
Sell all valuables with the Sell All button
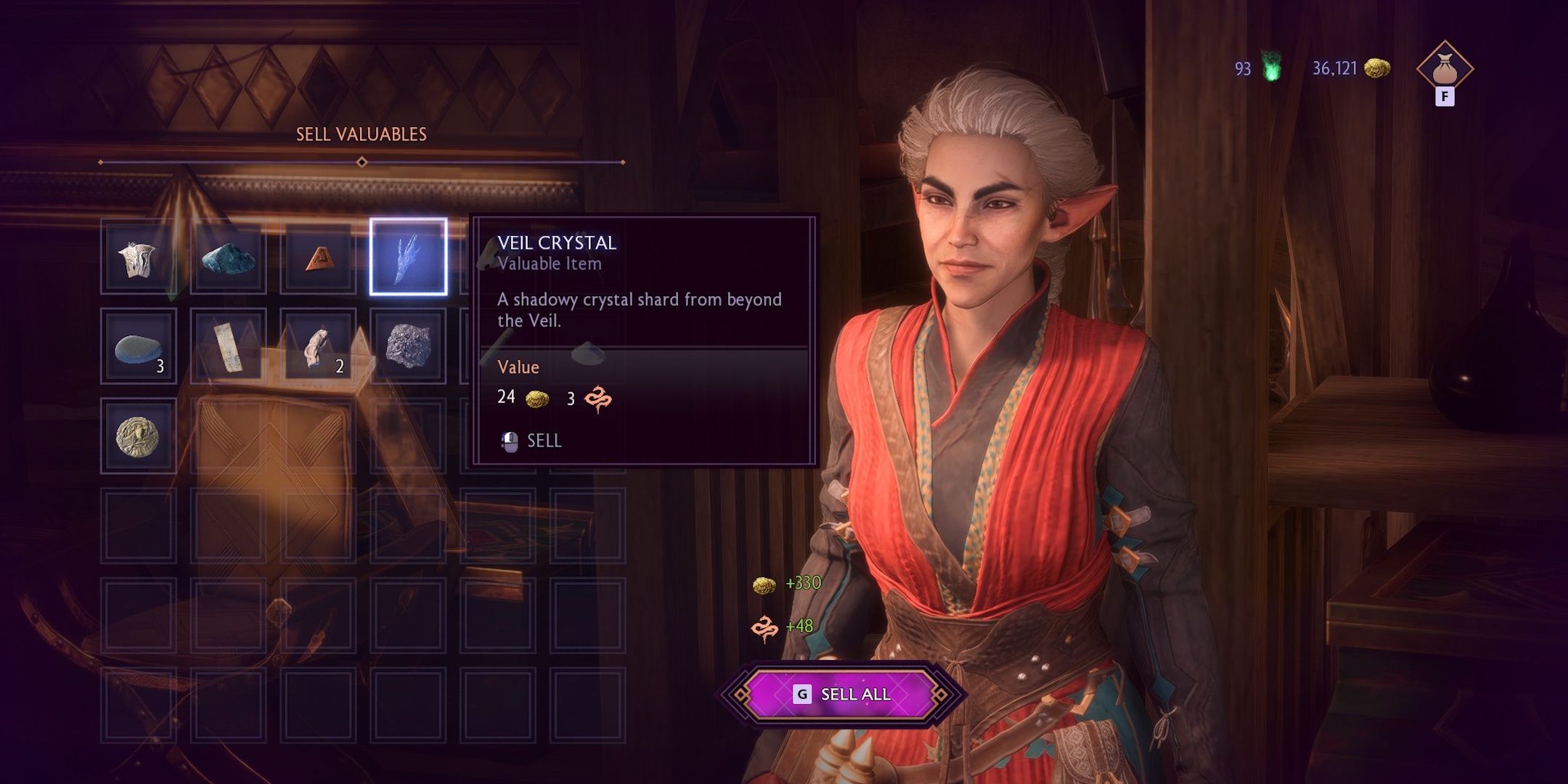(841, 694)
